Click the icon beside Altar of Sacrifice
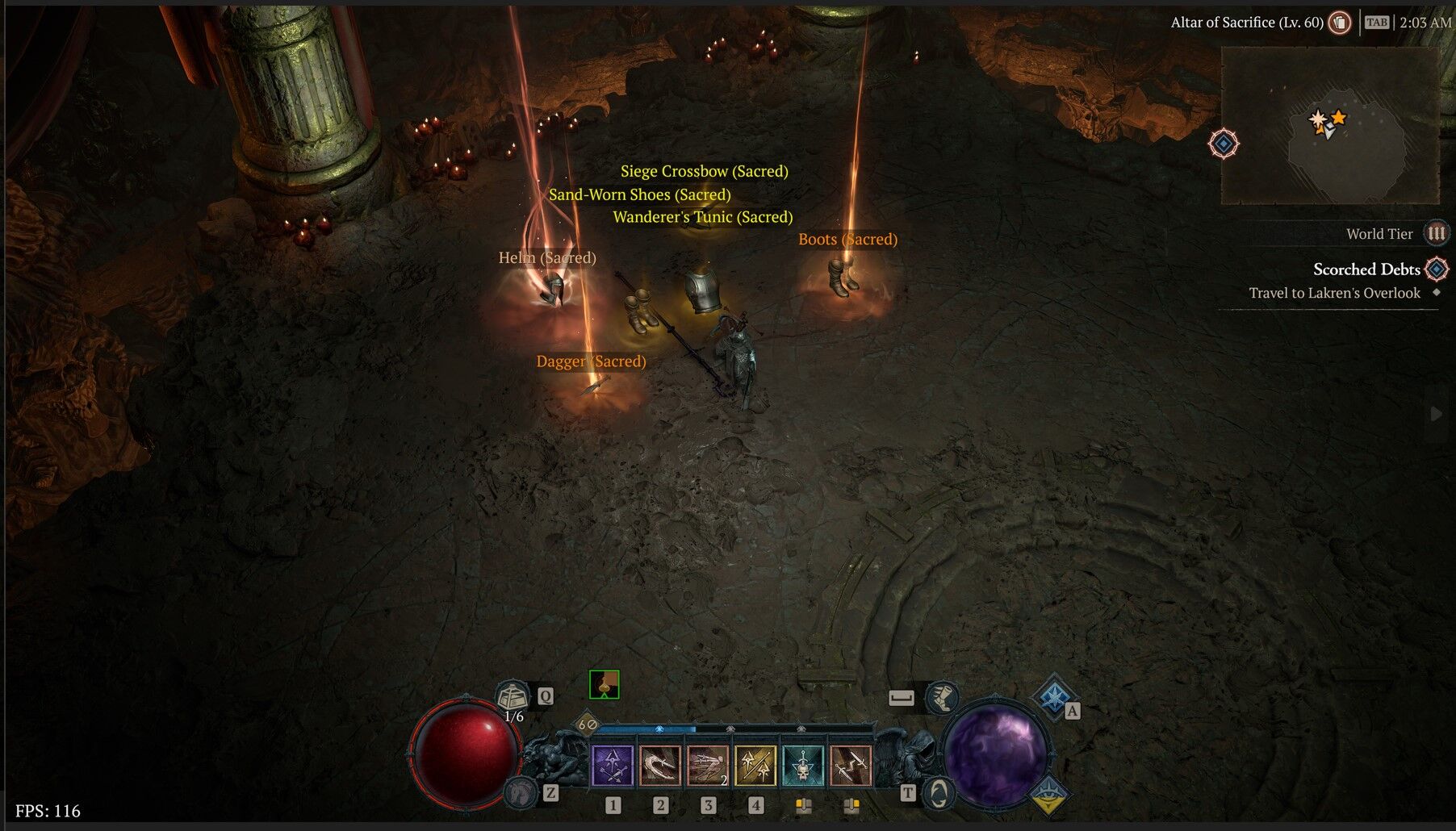Image resolution: width=1456 pixels, height=831 pixels. tap(1340, 23)
